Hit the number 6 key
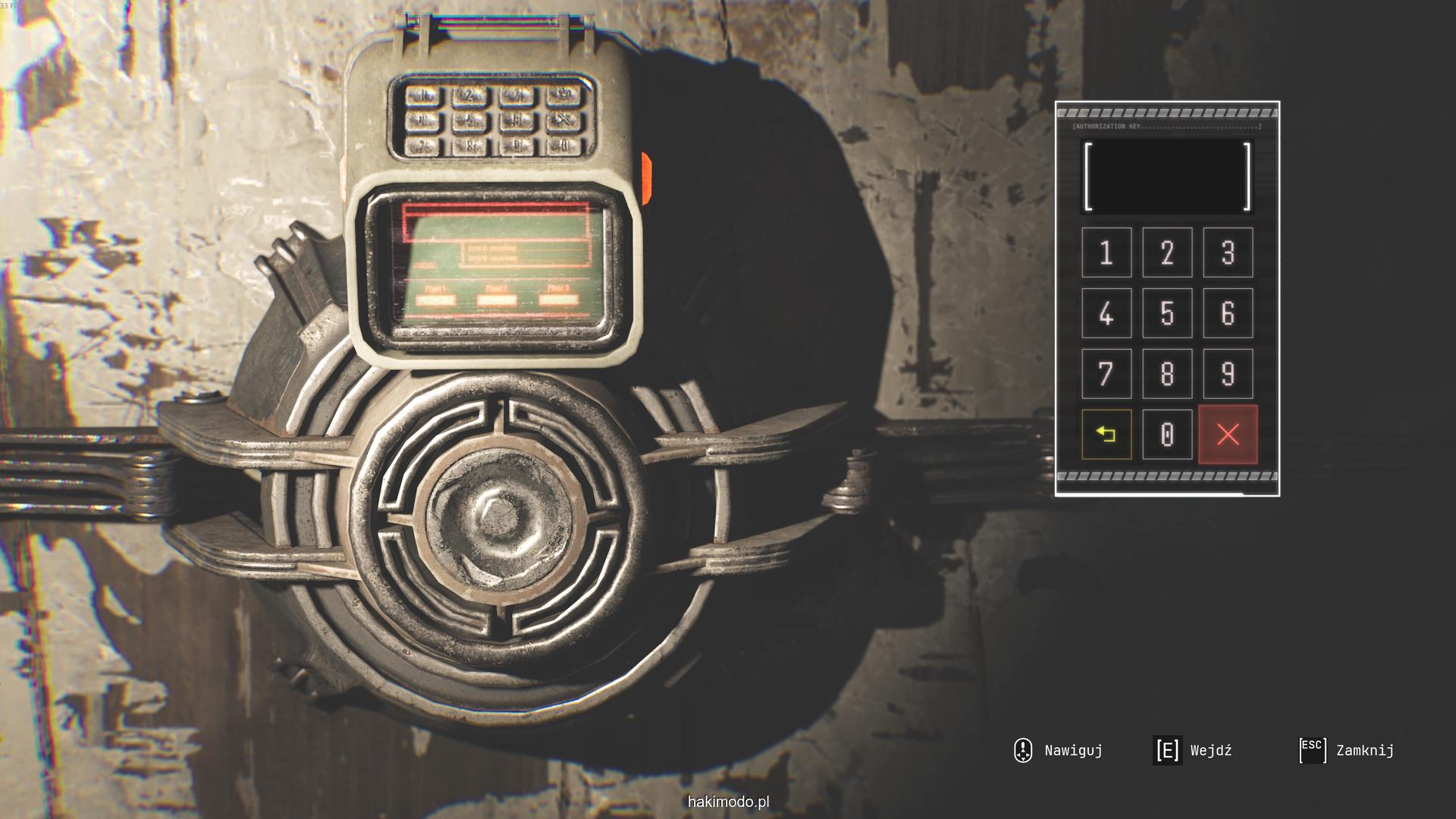The height and width of the screenshot is (819, 1456). point(1228,313)
